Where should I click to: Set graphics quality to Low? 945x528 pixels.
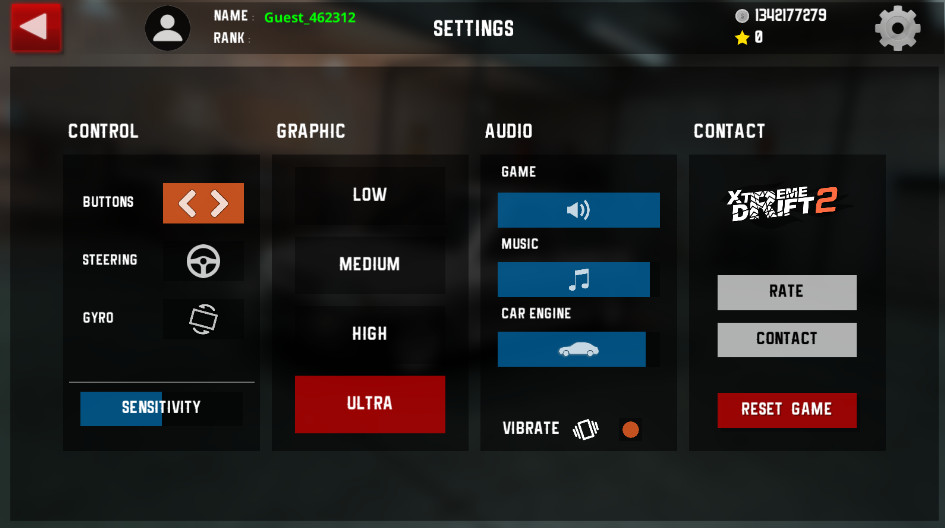(369, 195)
